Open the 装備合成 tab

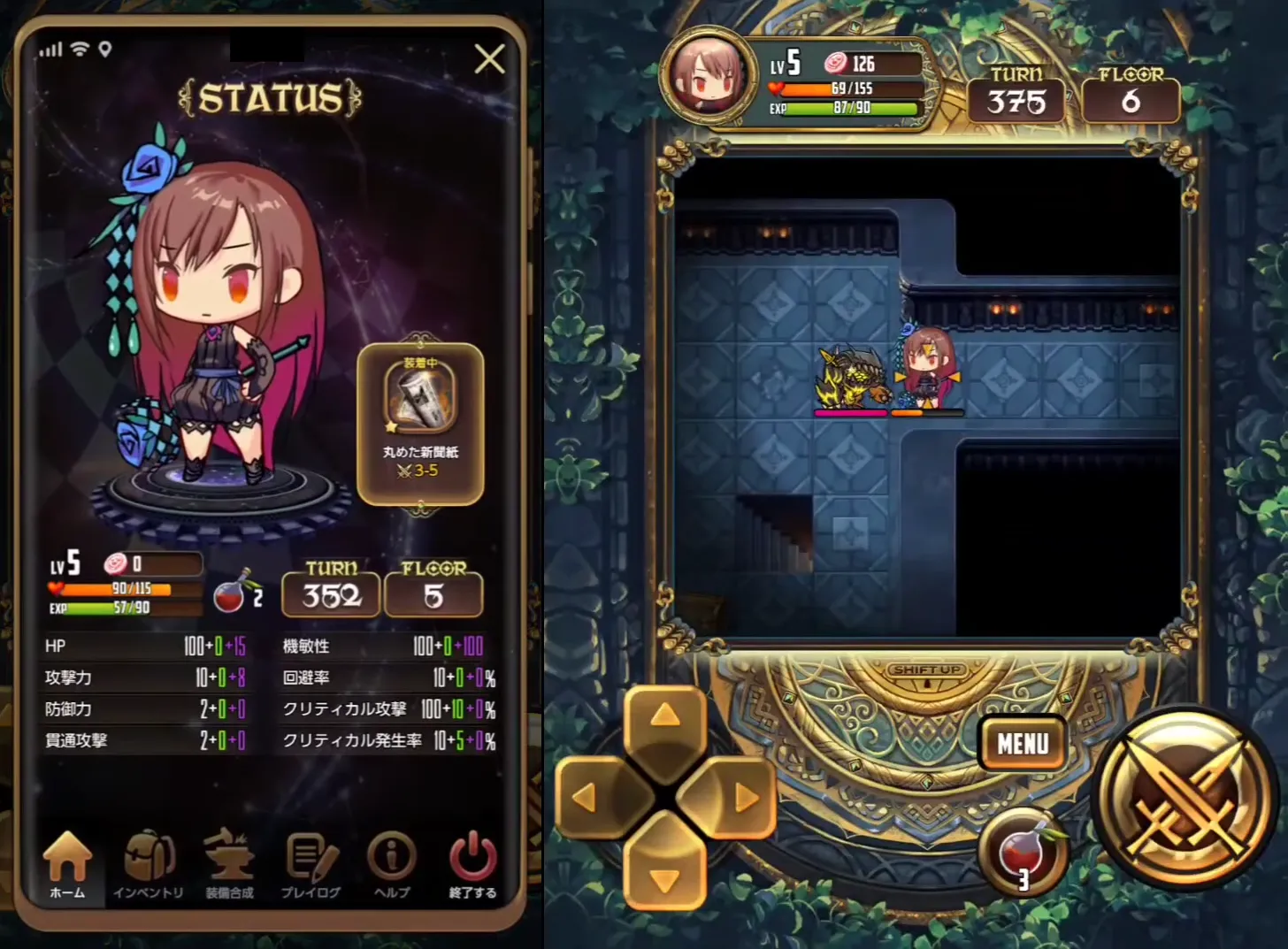click(229, 865)
